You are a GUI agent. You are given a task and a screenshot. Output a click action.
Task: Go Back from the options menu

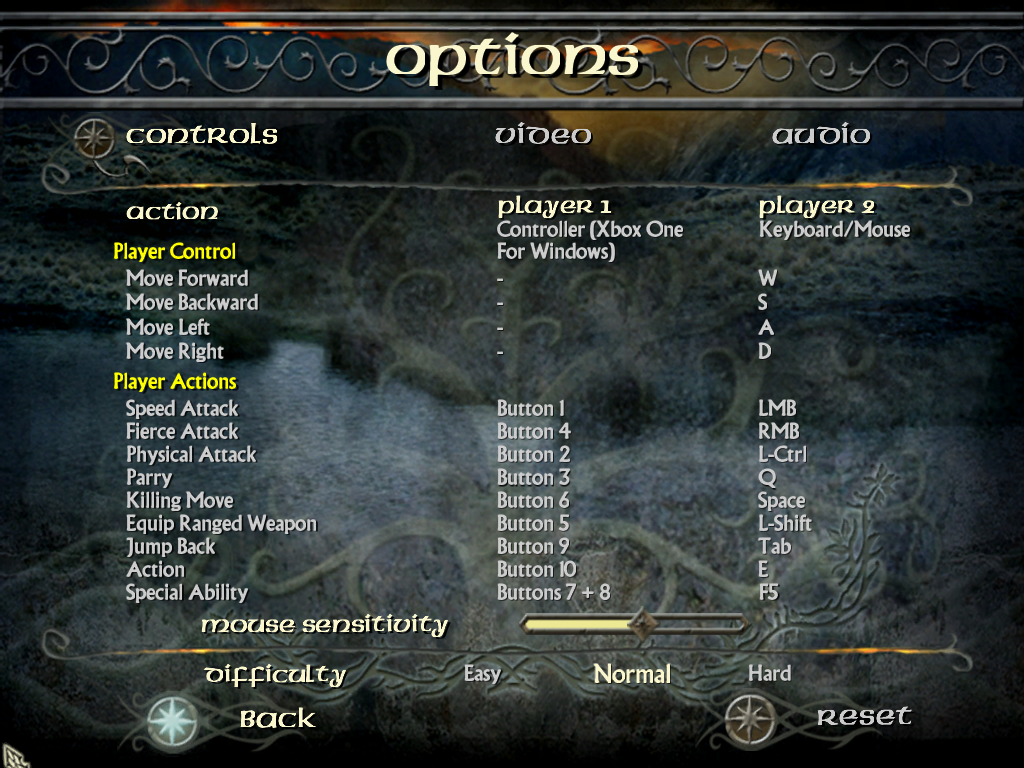coord(277,718)
